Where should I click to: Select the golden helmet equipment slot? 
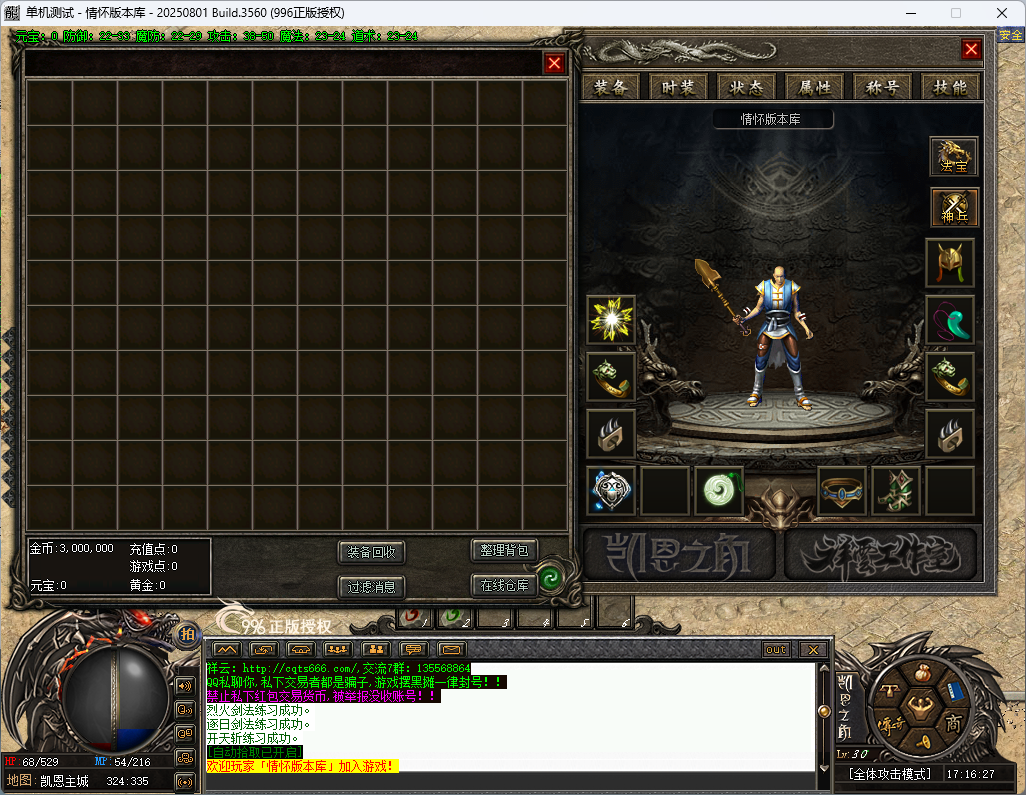(x=949, y=263)
